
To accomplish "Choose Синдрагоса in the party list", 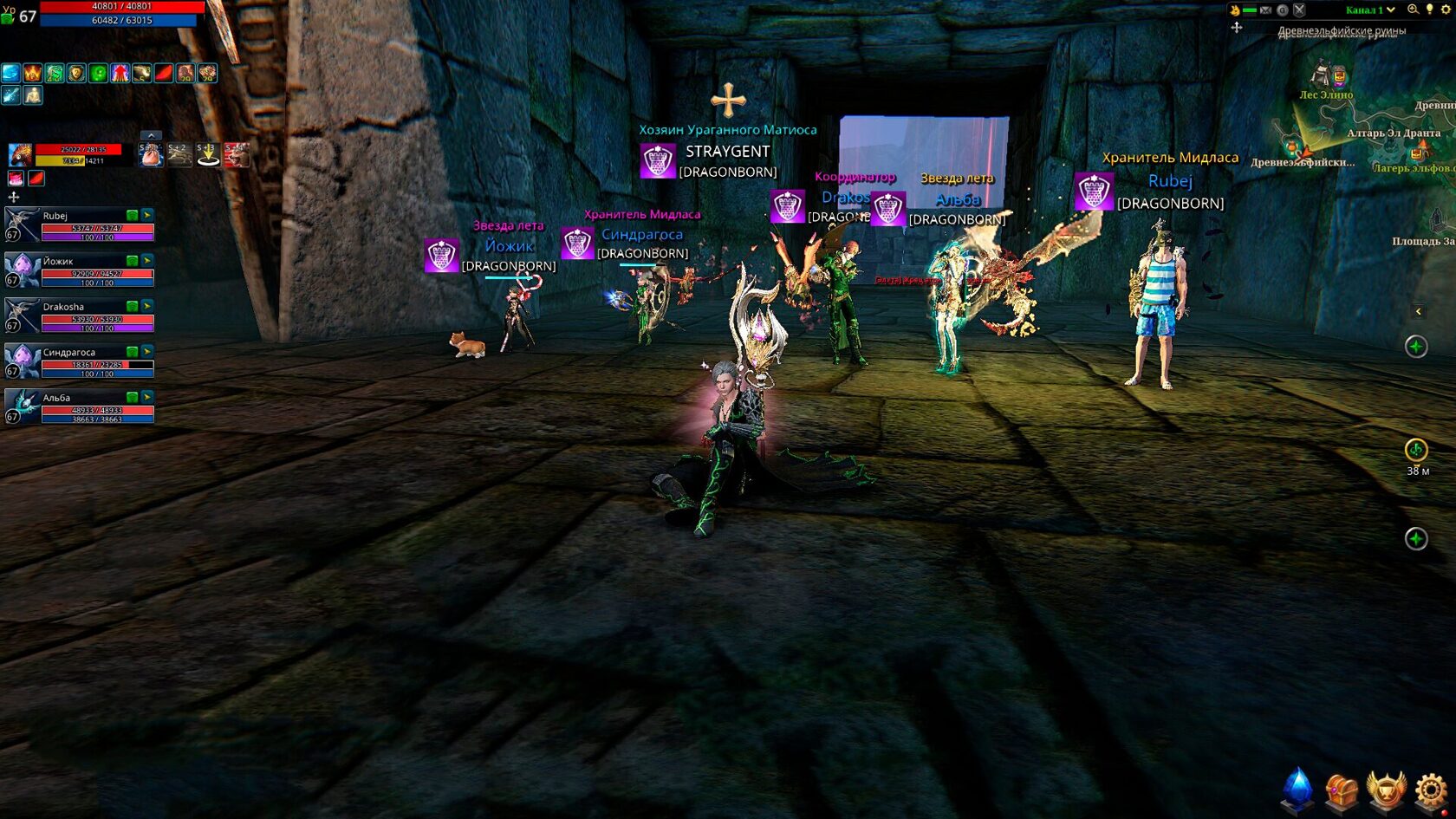I will coord(80,361).
